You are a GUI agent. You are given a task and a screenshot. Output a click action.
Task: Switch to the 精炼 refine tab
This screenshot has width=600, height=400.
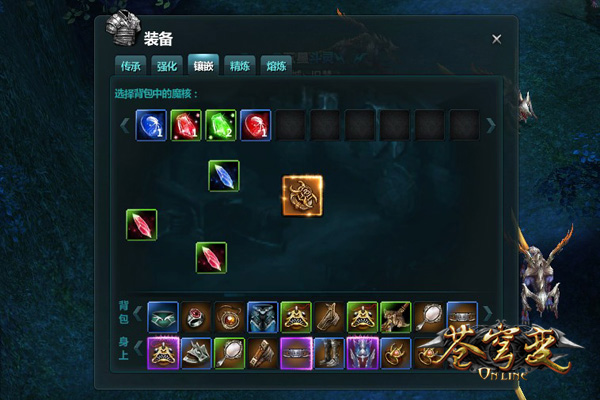[239, 66]
